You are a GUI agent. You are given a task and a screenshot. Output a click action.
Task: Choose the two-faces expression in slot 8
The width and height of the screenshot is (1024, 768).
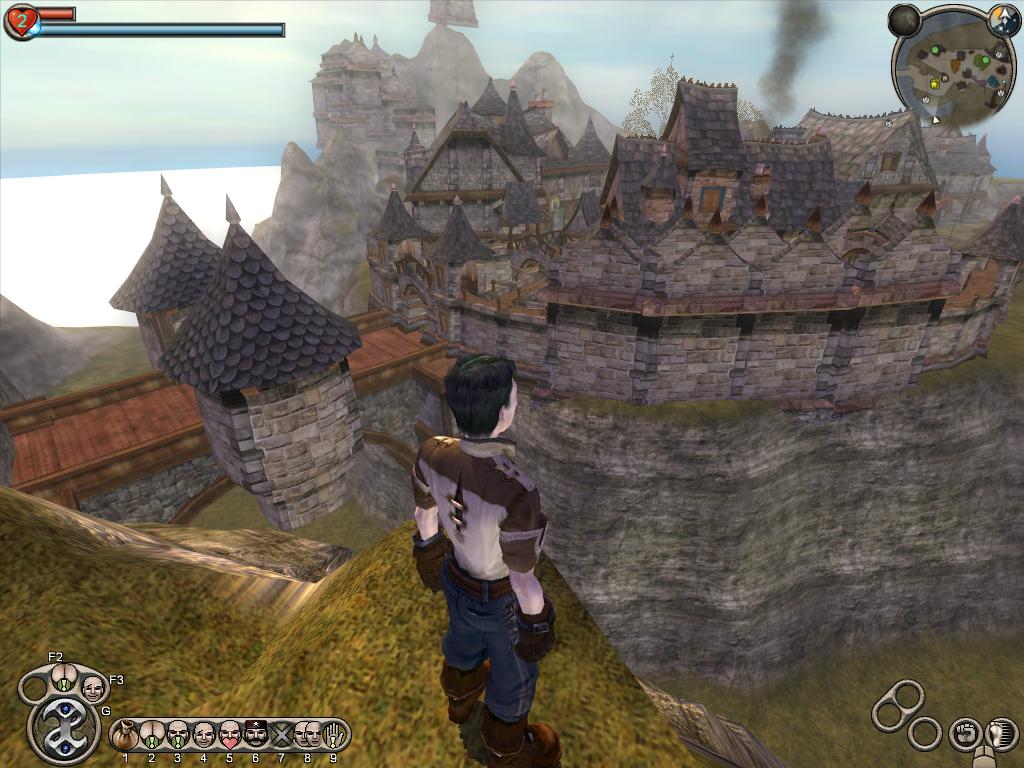click(308, 736)
